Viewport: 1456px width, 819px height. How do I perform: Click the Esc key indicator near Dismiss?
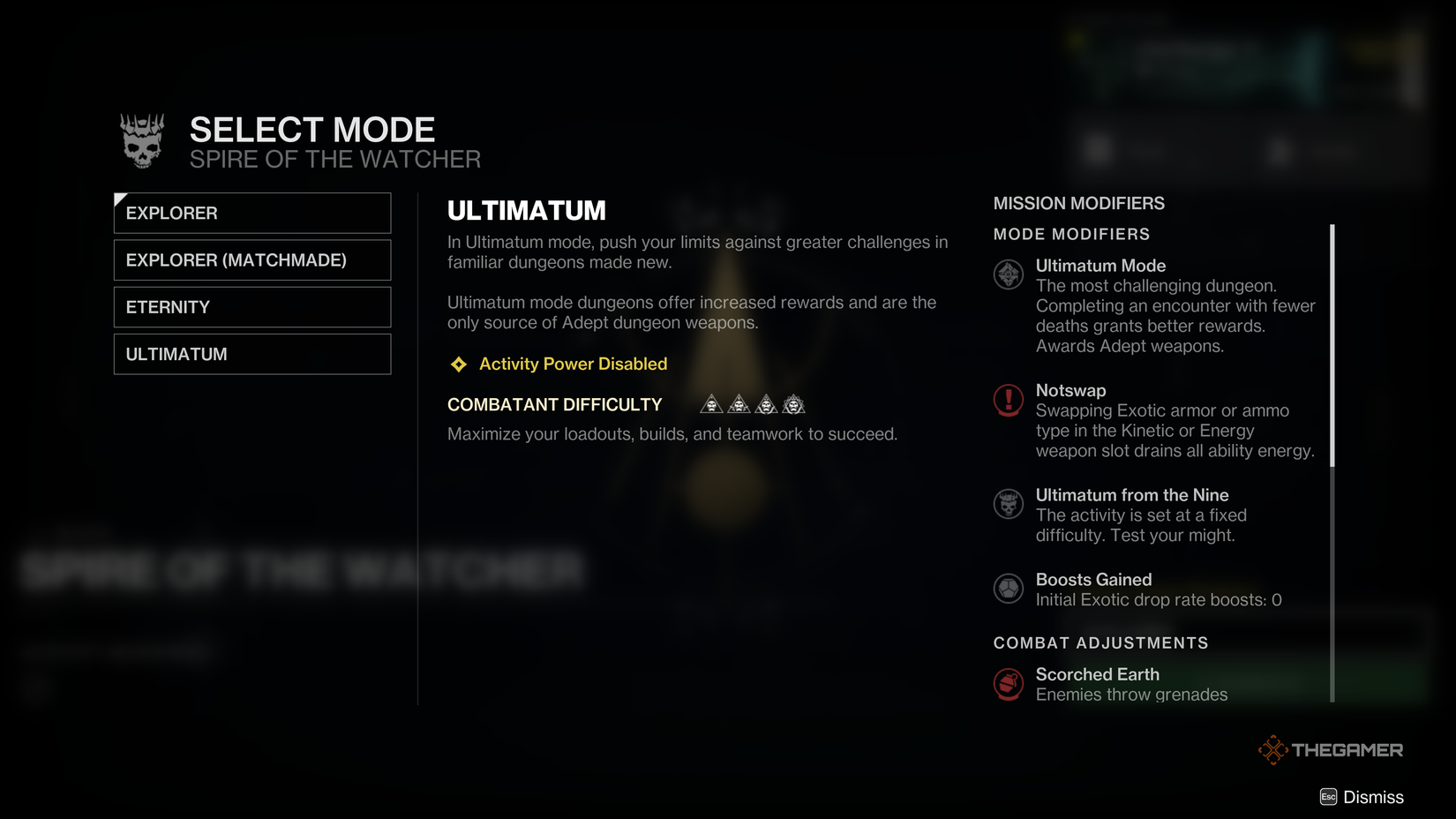pos(1328,797)
